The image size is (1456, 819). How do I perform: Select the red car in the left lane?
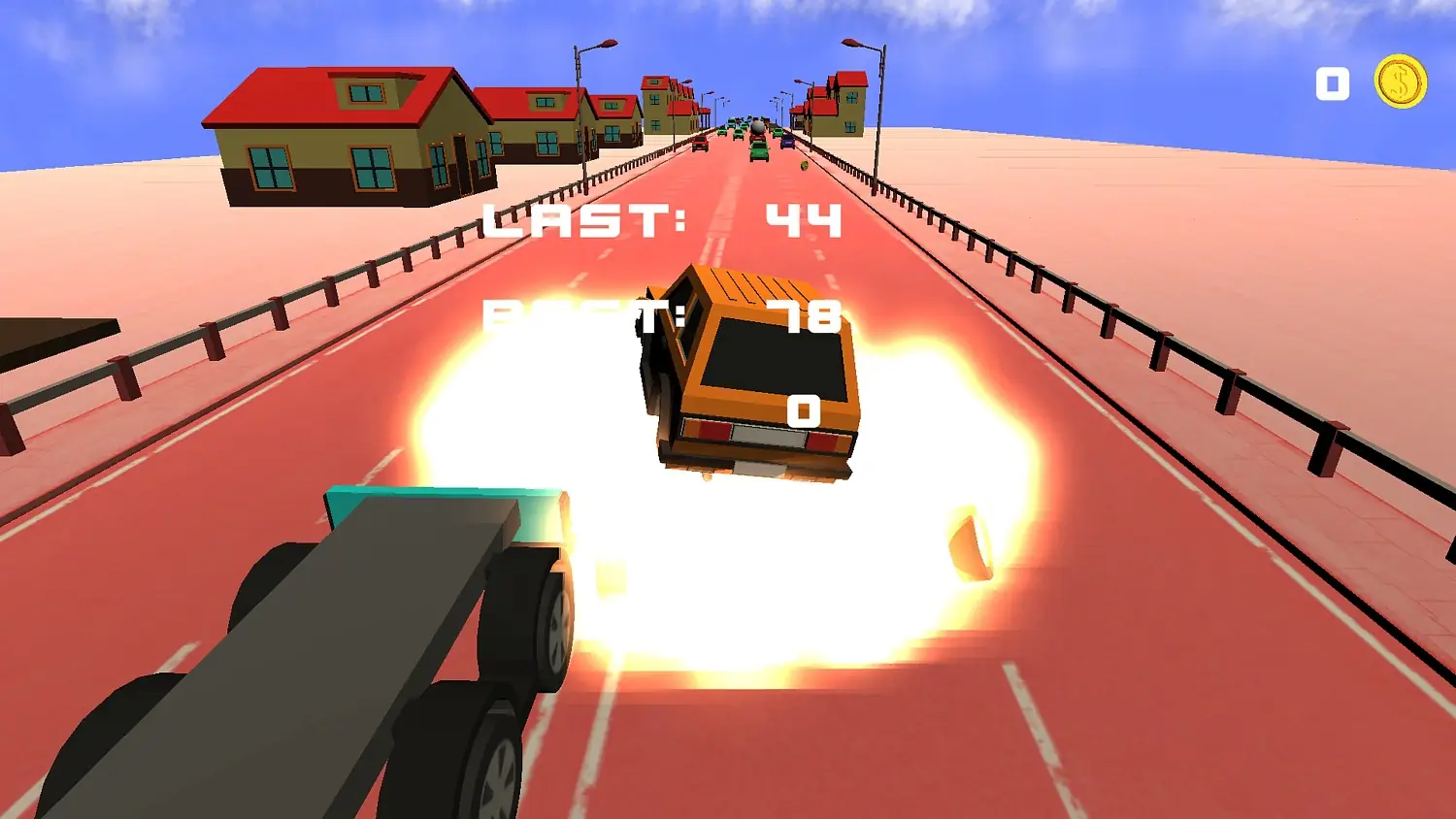click(699, 144)
